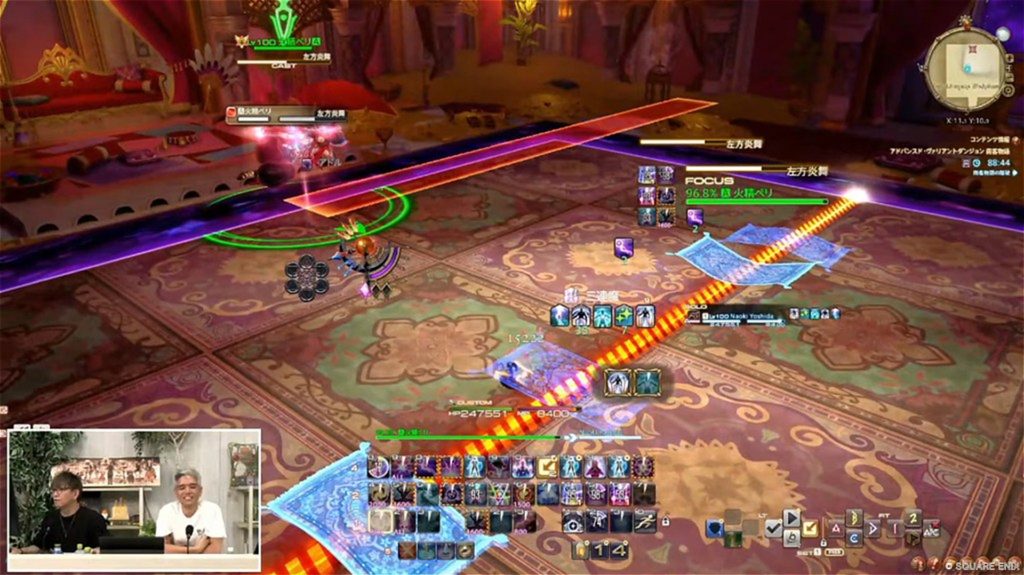Viewport: 1024px width, 575px height.
Task: Activate the first action in hotbar row 4
Action: [379, 468]
